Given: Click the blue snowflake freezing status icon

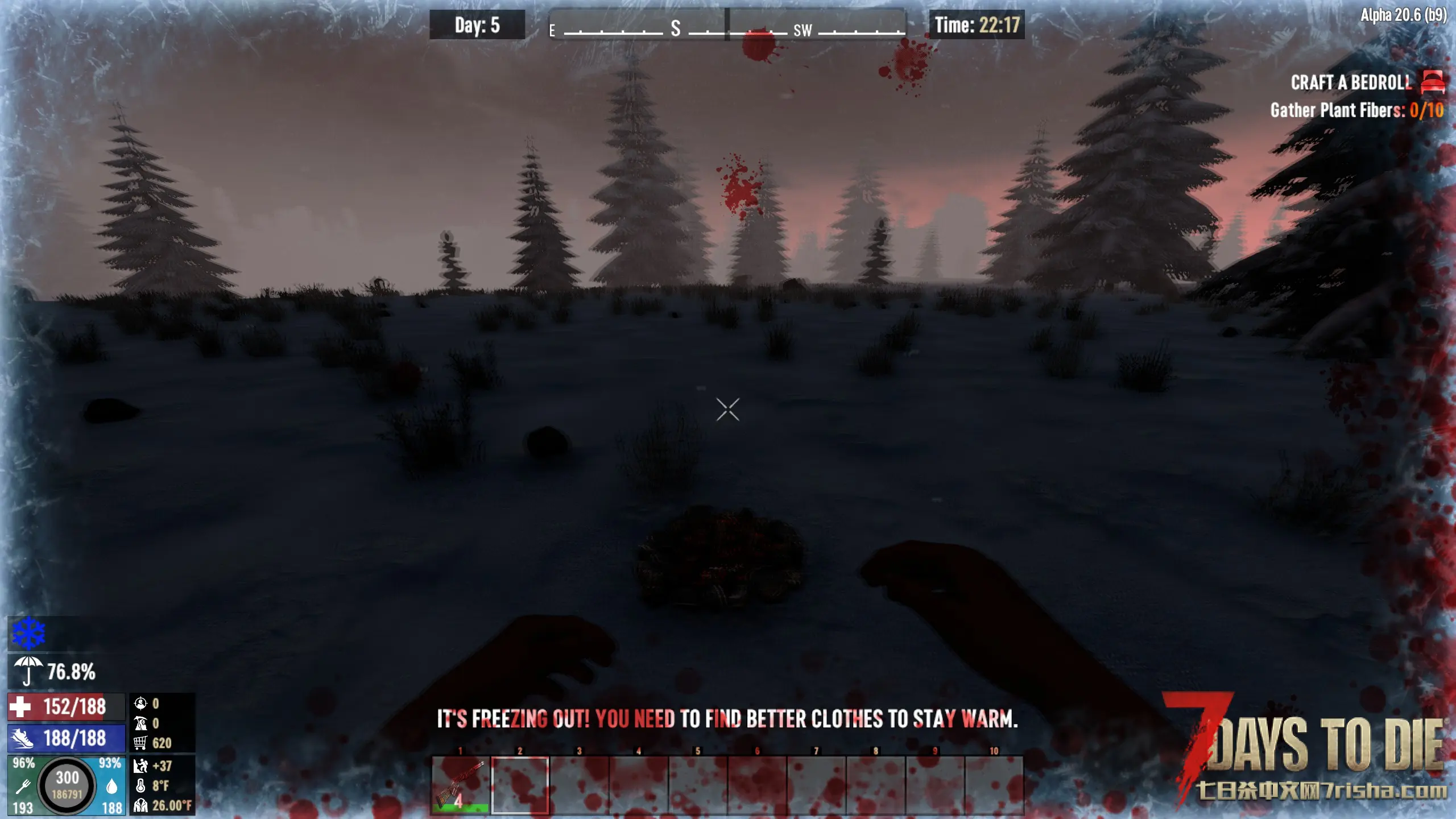Looking at the screenshot, I should (28, 634).
